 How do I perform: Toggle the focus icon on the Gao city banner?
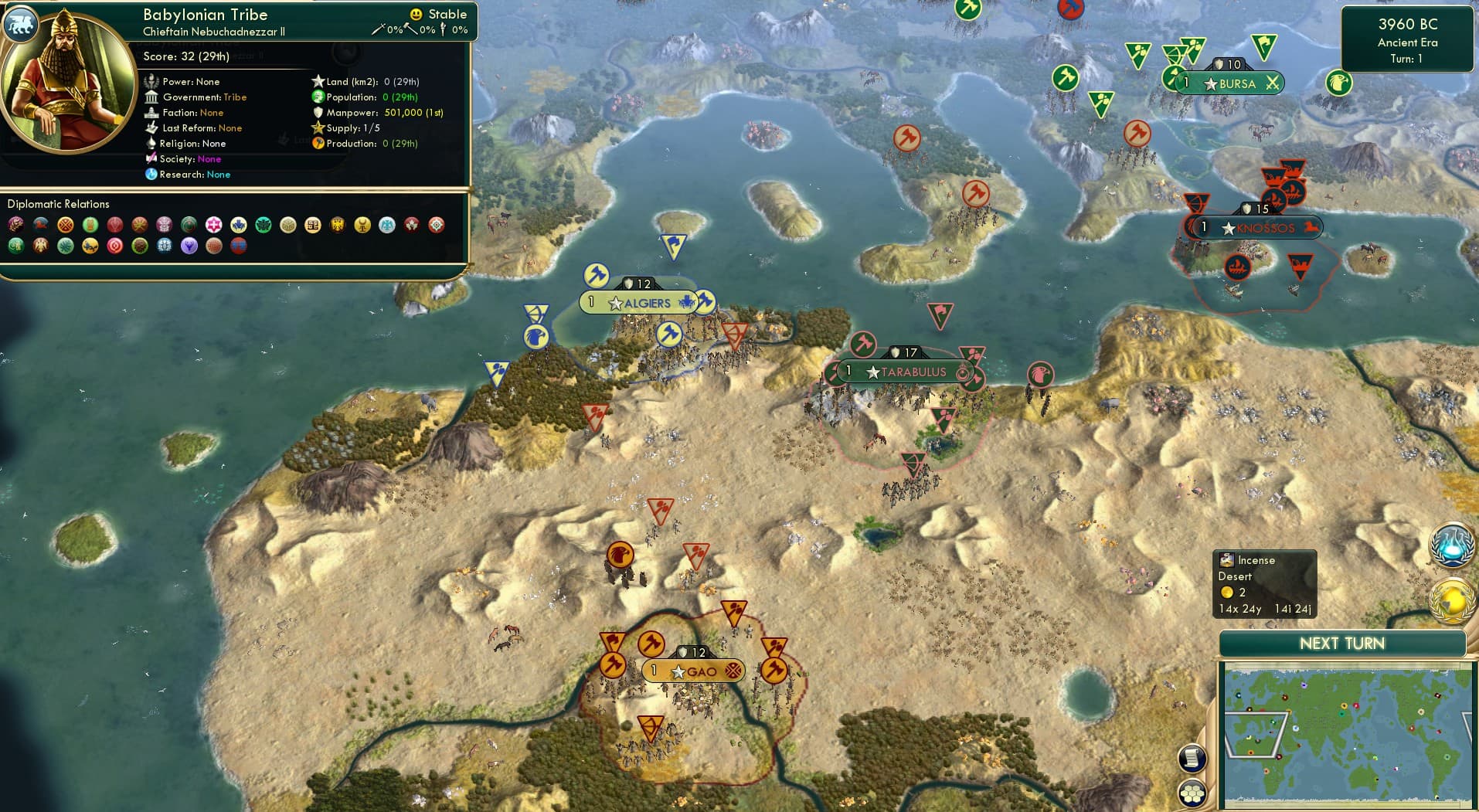(x=732, y=671)
